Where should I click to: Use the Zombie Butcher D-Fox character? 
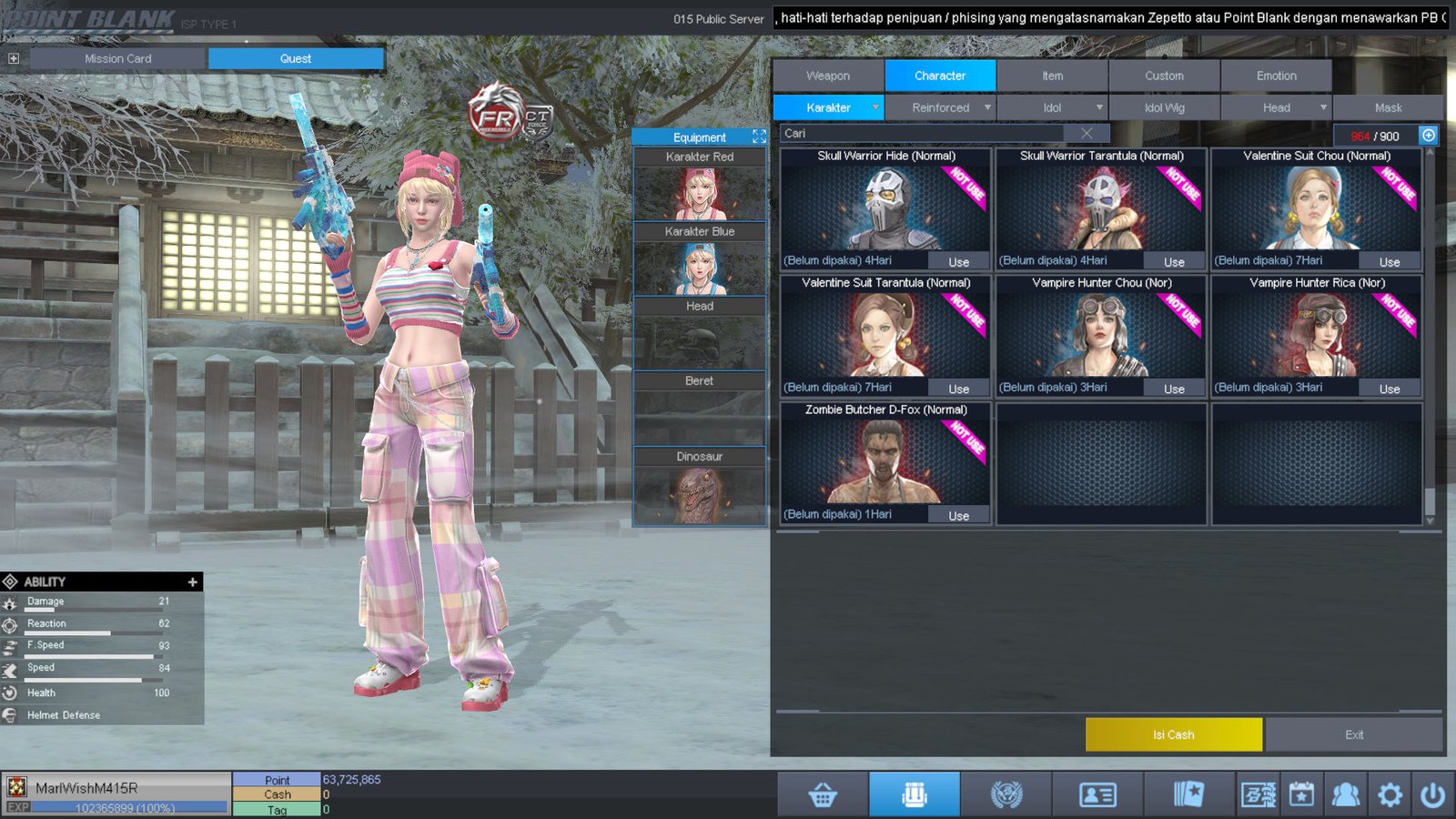(x=958, y=516)
